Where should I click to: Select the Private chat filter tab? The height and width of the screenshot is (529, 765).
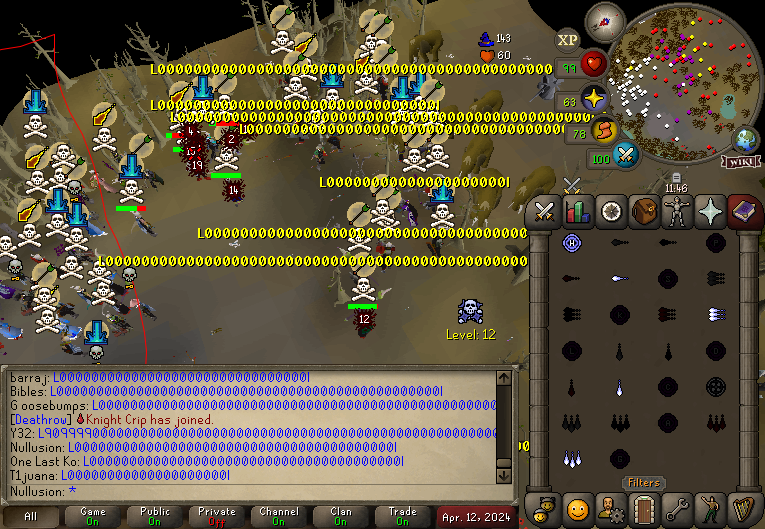217,517
